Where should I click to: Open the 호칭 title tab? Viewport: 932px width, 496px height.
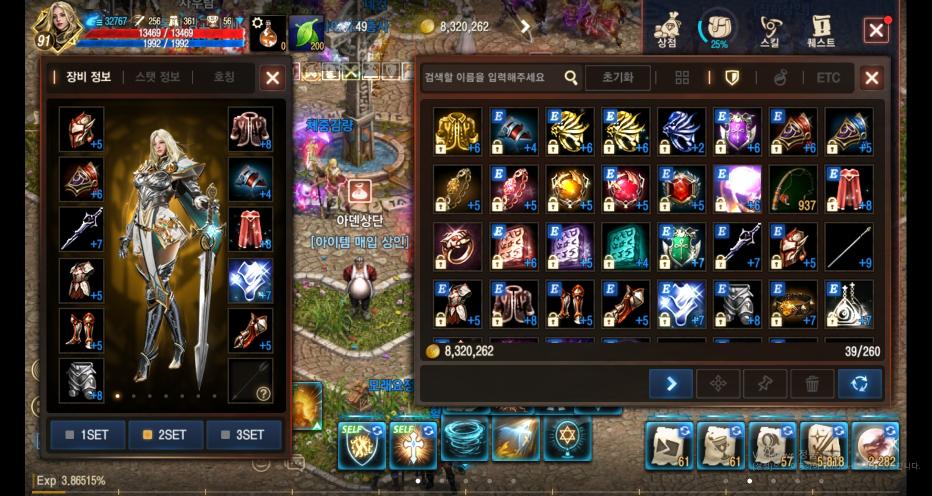pos(224,77)
